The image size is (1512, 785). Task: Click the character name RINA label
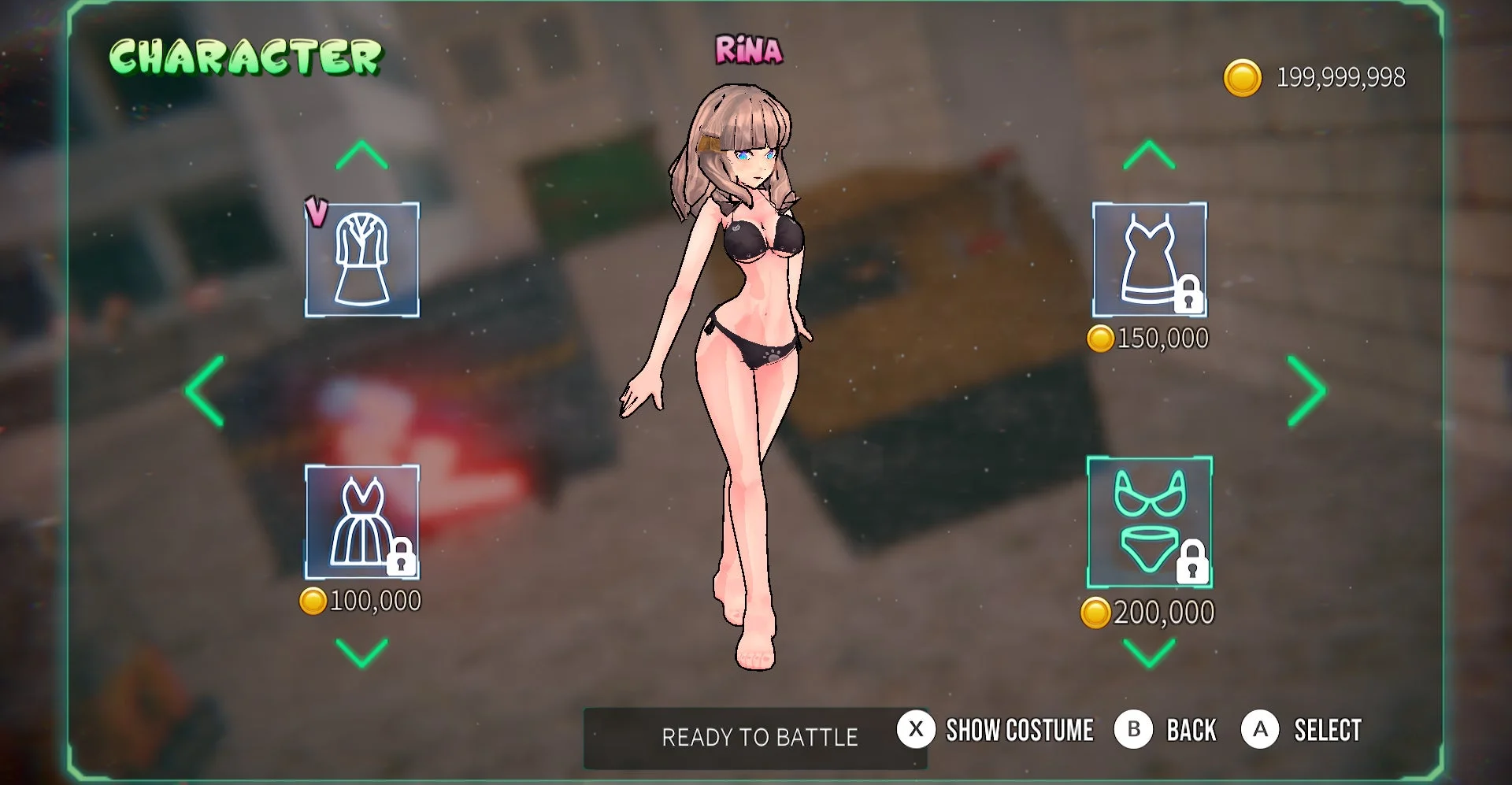click(747, 50)
